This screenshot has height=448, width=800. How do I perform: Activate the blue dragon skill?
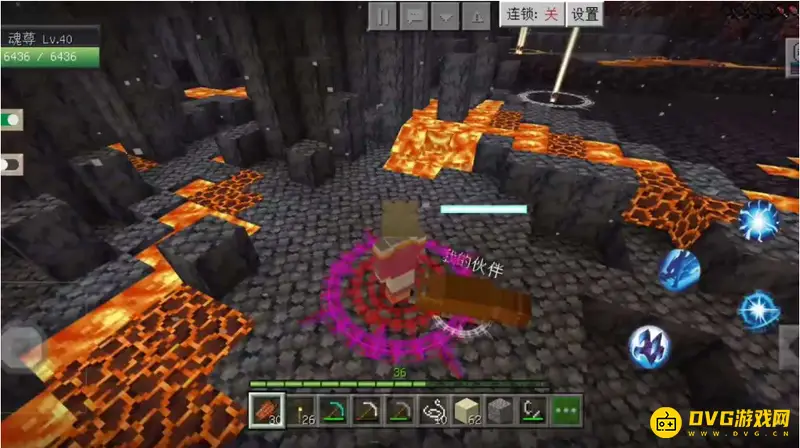click(x=678, y=270)
